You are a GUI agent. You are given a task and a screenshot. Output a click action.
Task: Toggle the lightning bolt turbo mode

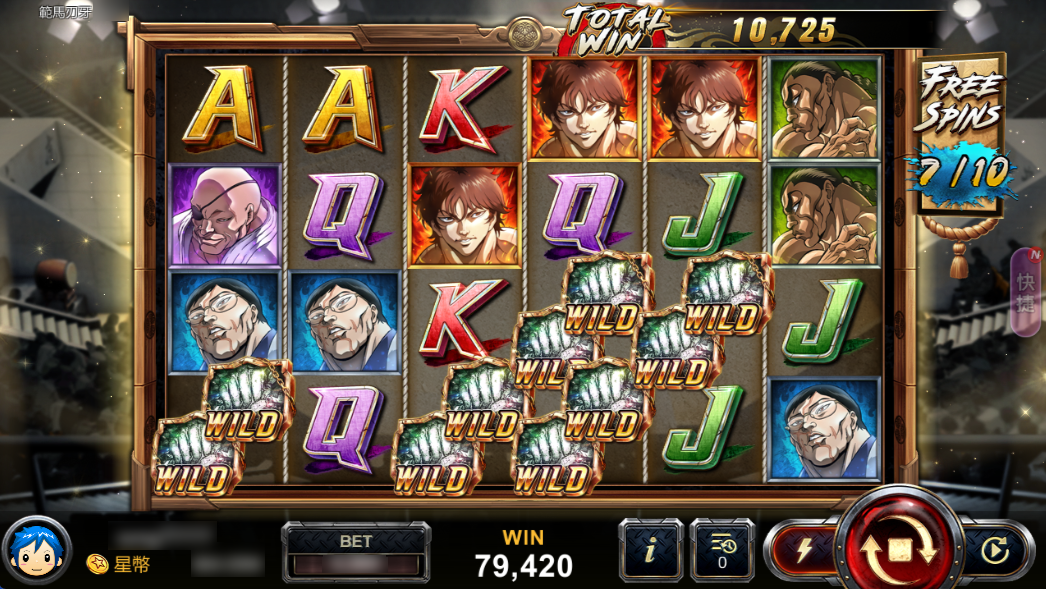pos(803,549)
